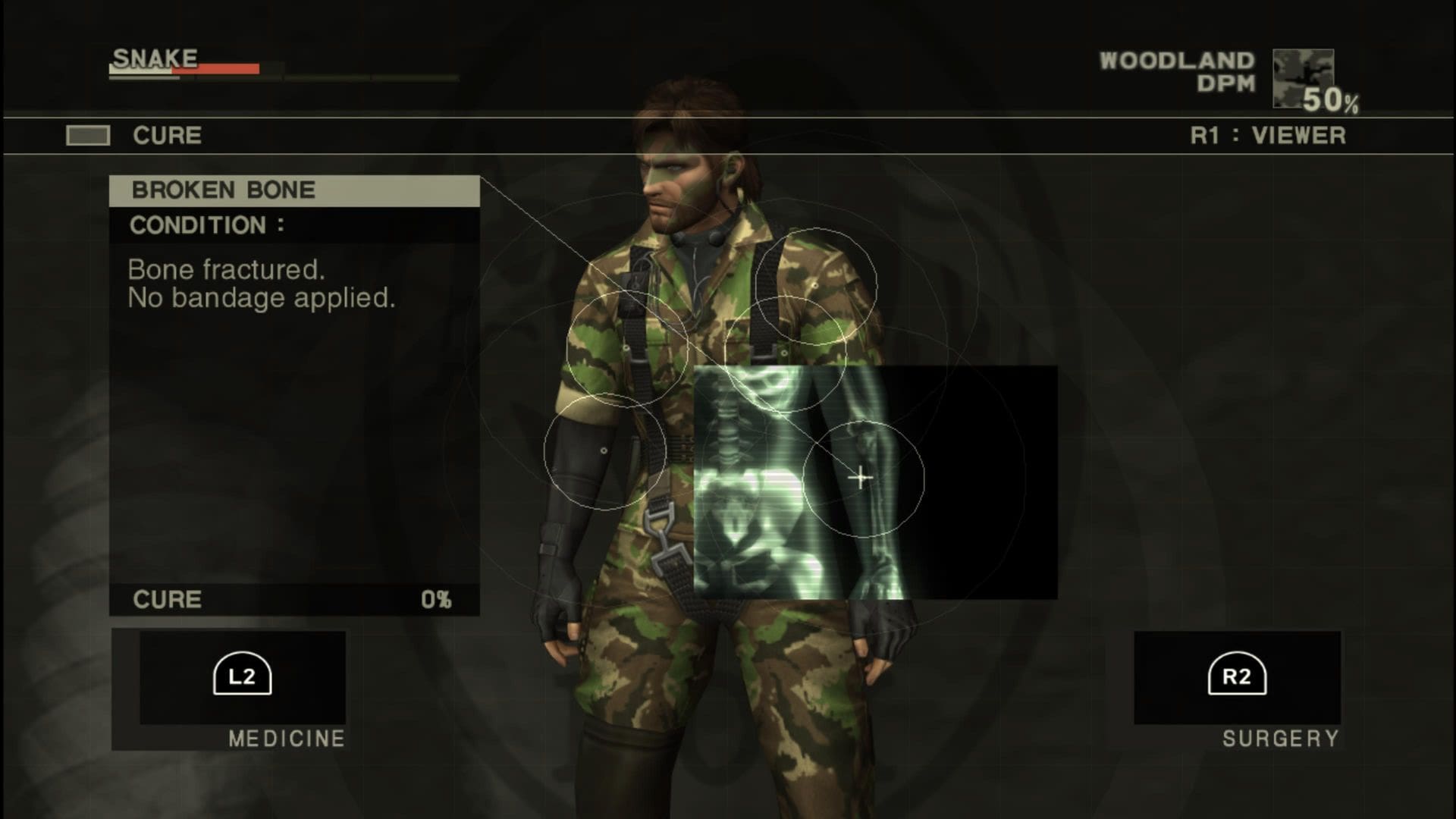Click the Woodland DPM camouflage icon
Screen dimensions: 1456x819
(x=1303, y=78)
